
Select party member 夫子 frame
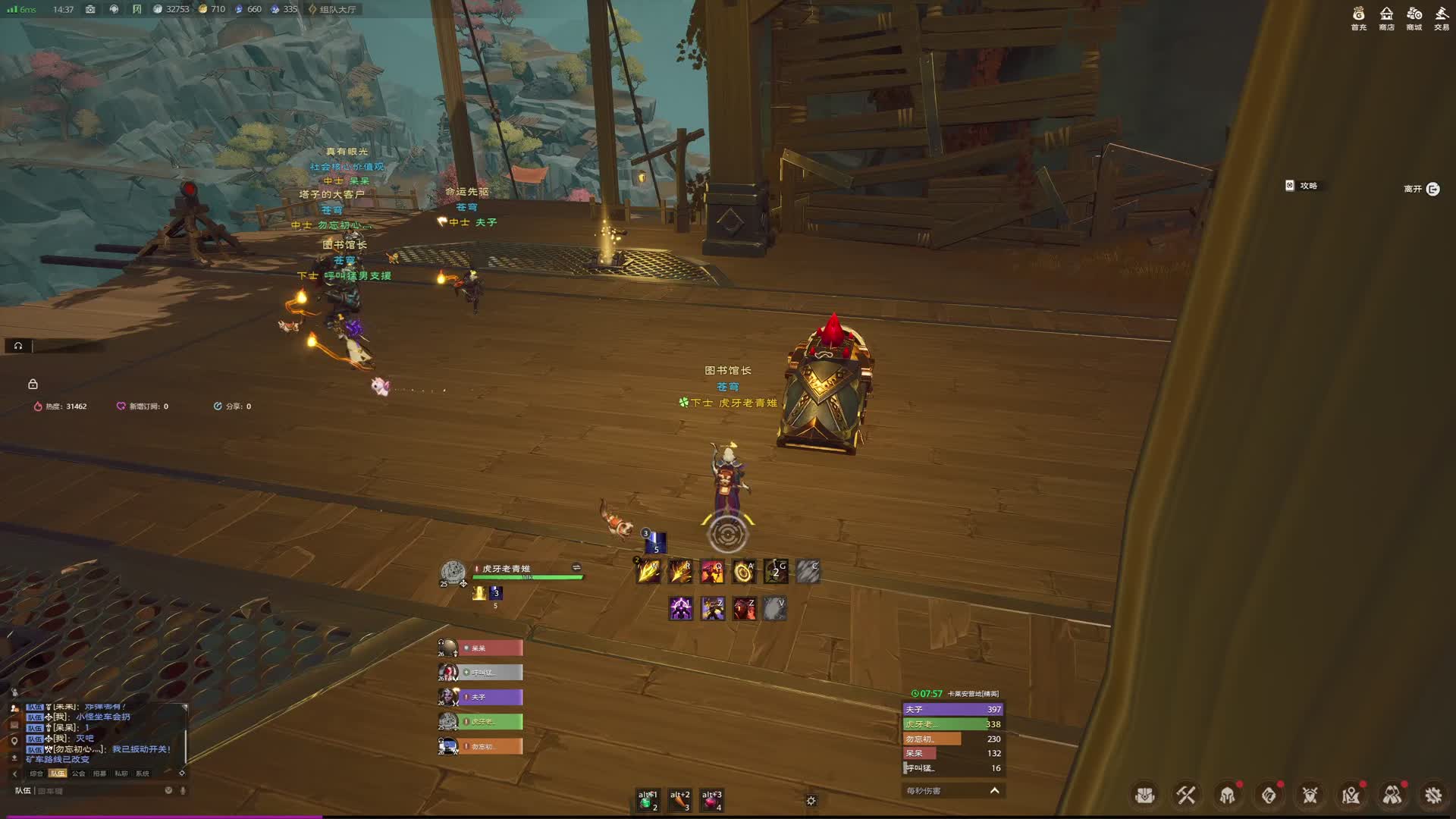(x=490, y=697)
